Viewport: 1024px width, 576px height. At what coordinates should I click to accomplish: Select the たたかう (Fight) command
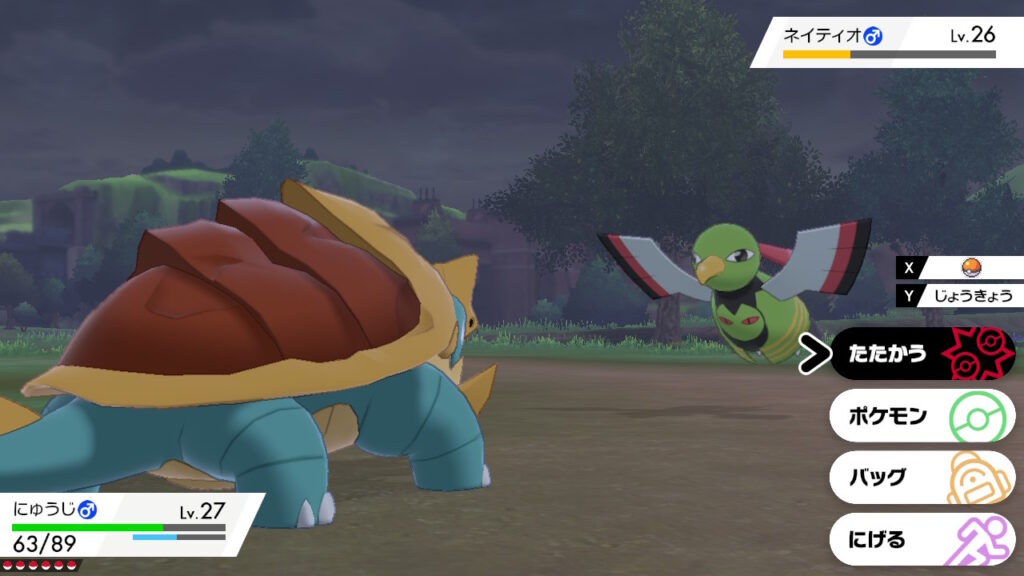coord(921,354)
